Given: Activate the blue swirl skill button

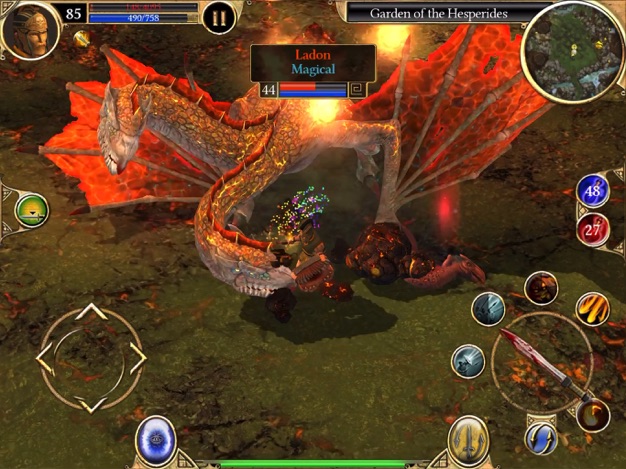Looking at the screenshot, I should click(541, 437).
